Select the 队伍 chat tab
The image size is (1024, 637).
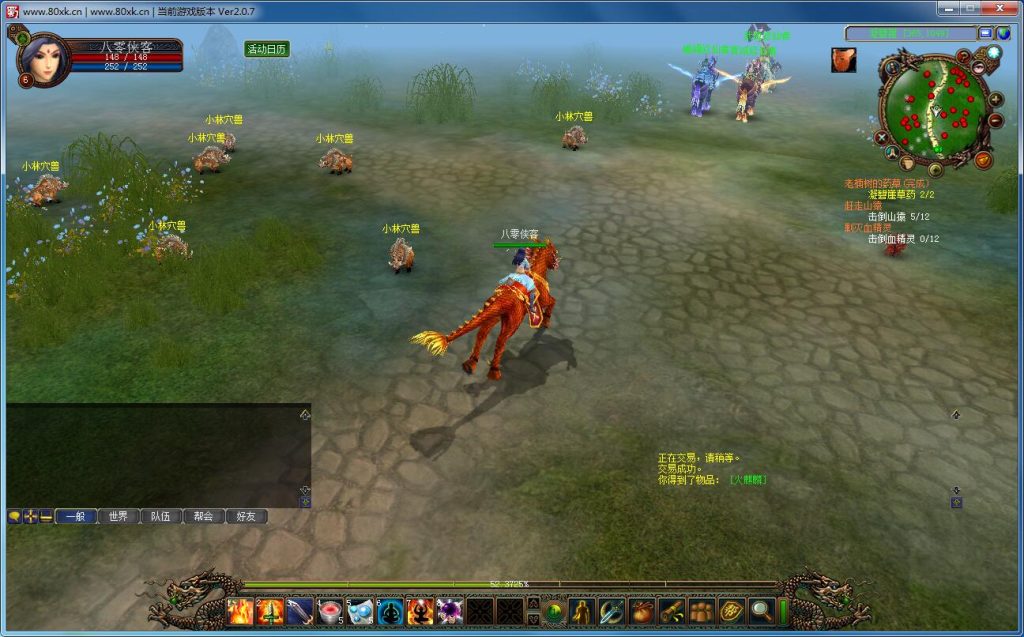[161, 516]
